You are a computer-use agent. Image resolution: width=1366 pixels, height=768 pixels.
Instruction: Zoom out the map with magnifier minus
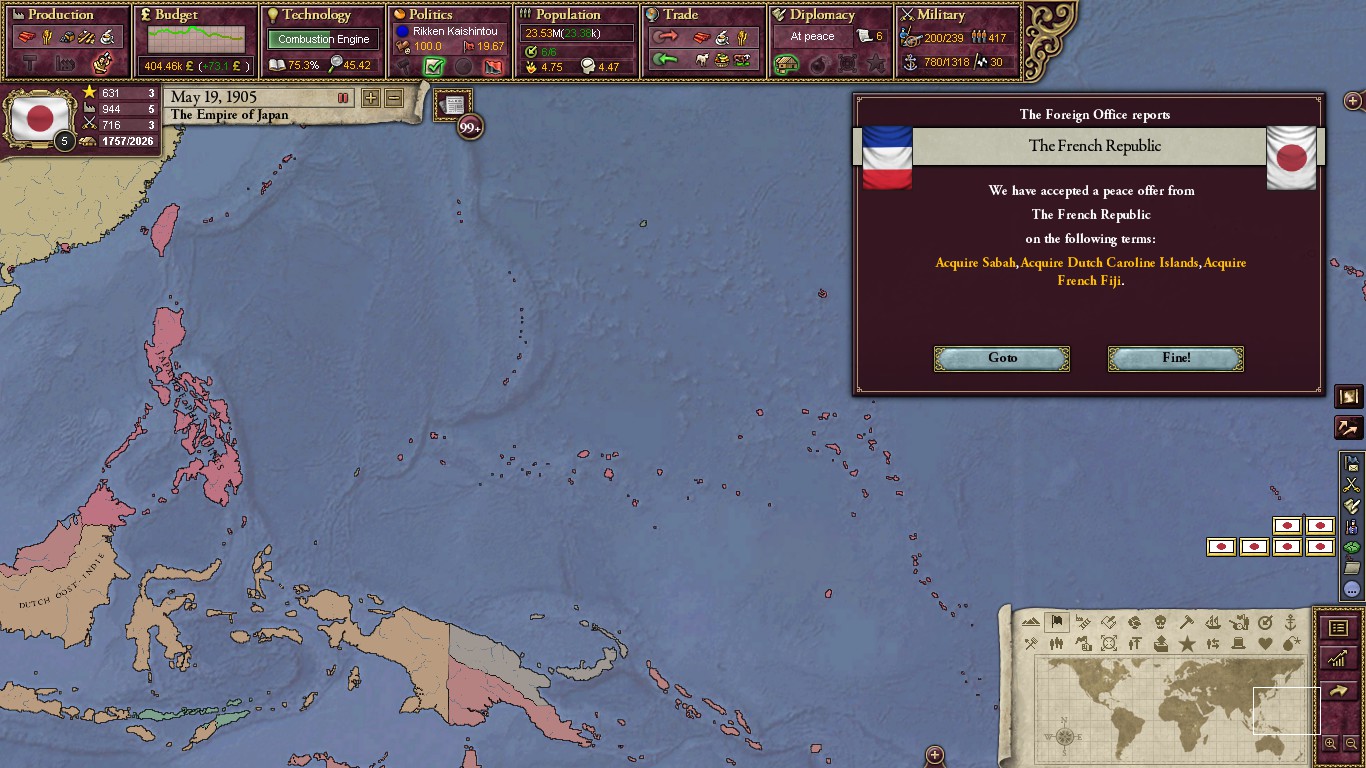1351,743
